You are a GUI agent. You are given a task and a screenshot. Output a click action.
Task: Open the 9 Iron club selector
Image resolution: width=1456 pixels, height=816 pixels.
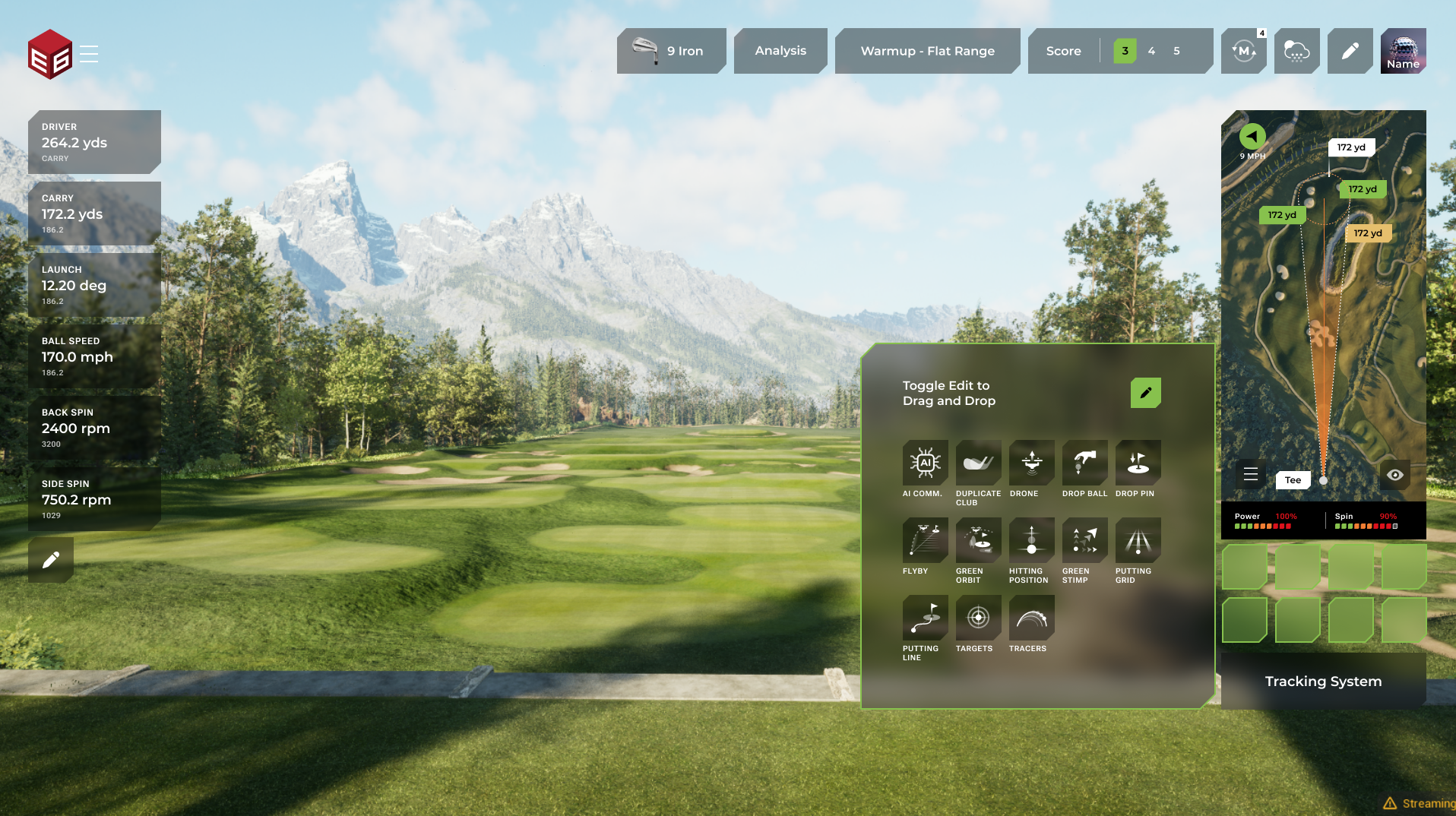pyautogui.click(x=671, y=51)
